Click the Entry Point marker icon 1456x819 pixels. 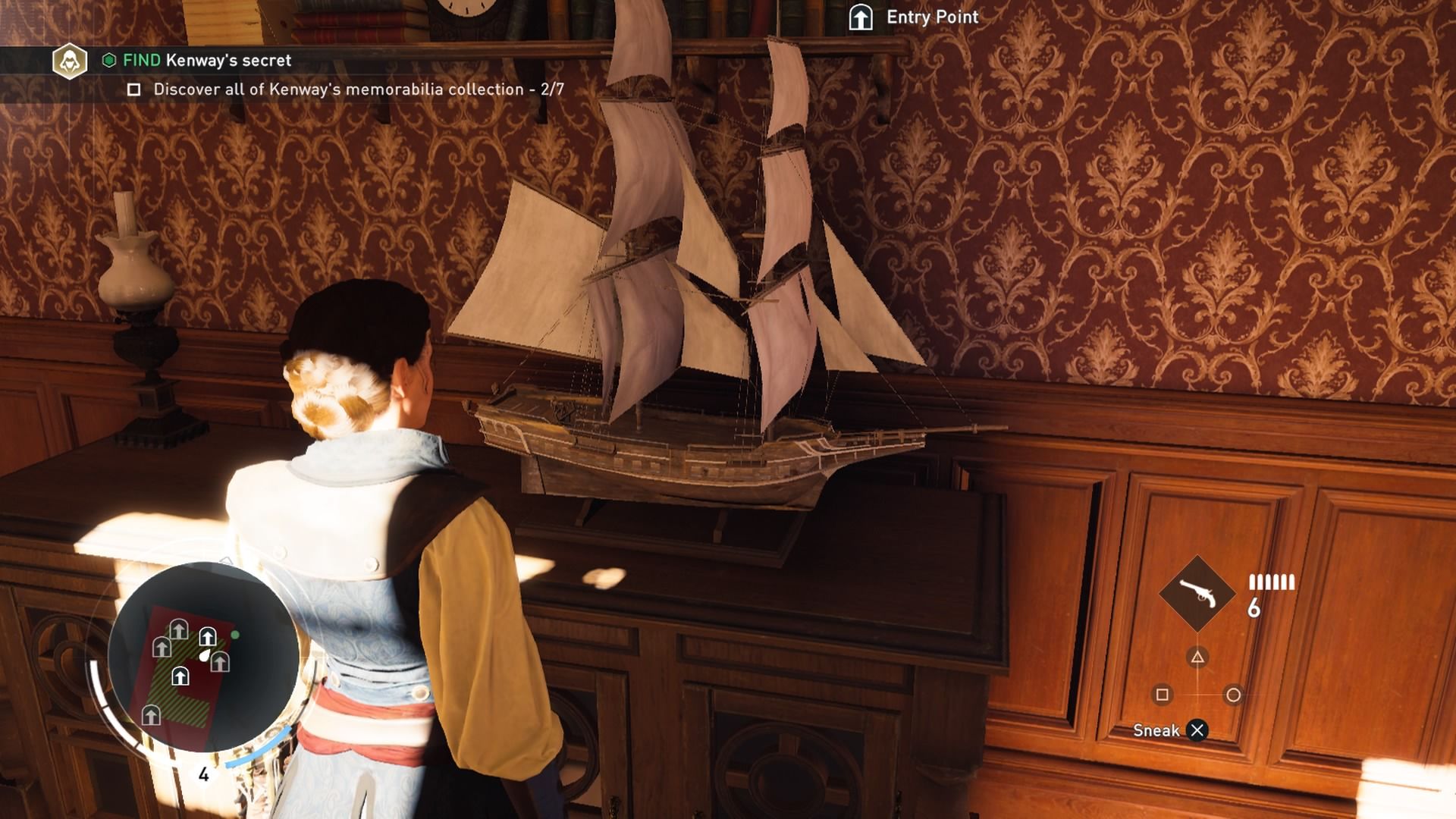861,17
